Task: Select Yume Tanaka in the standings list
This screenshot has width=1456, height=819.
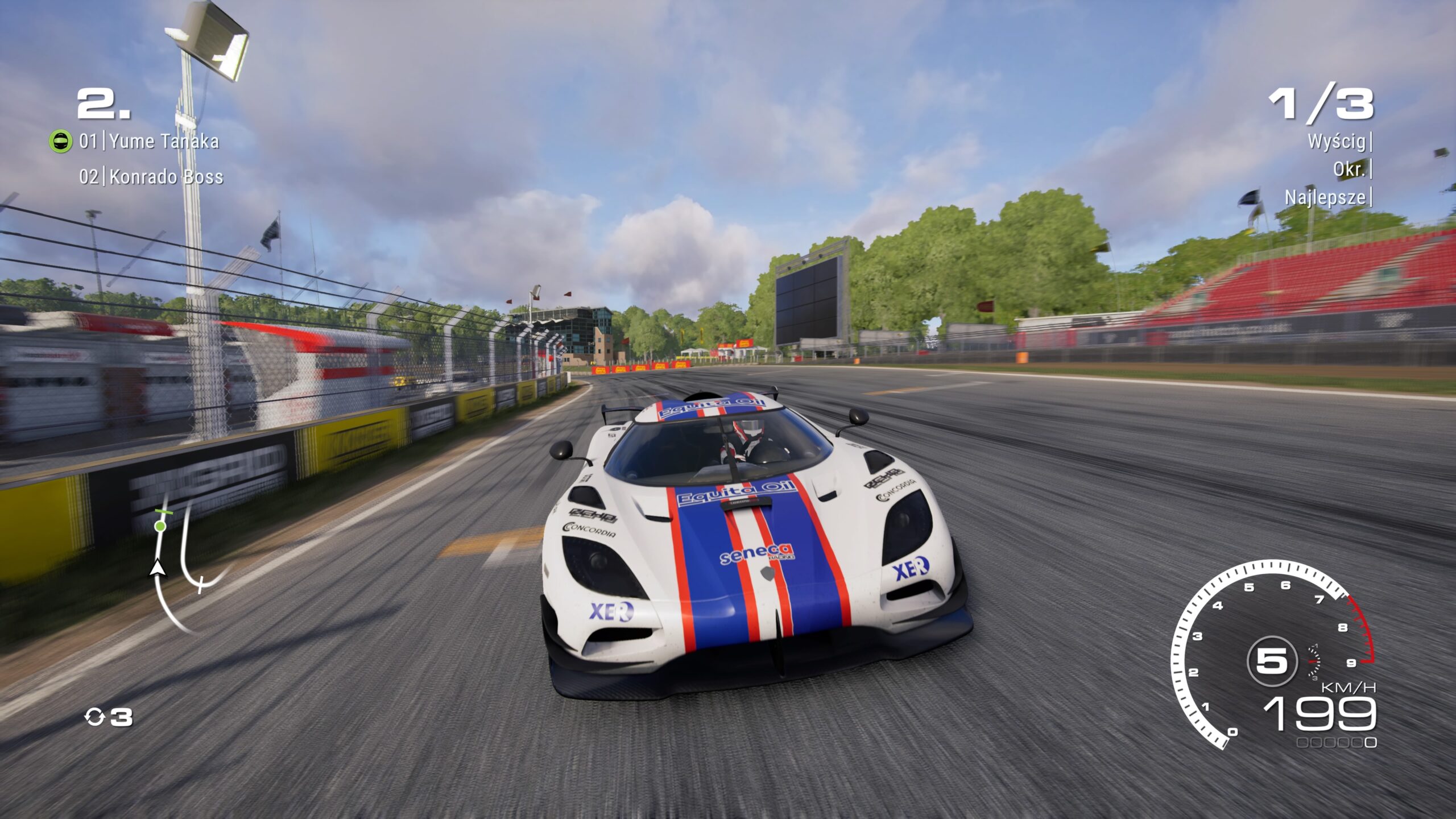Action: coord(163,141)
